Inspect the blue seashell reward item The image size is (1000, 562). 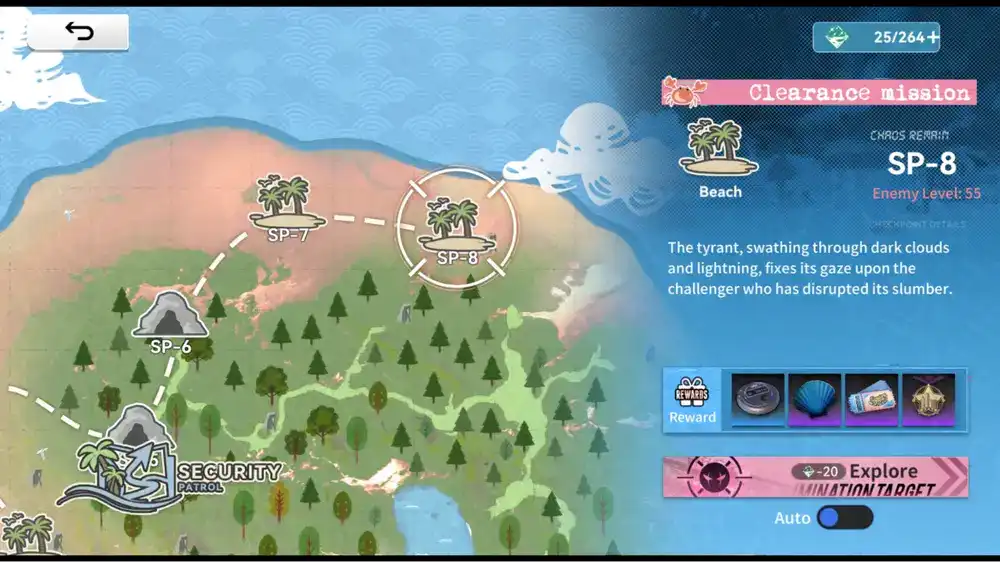click(x=814, y=400)
